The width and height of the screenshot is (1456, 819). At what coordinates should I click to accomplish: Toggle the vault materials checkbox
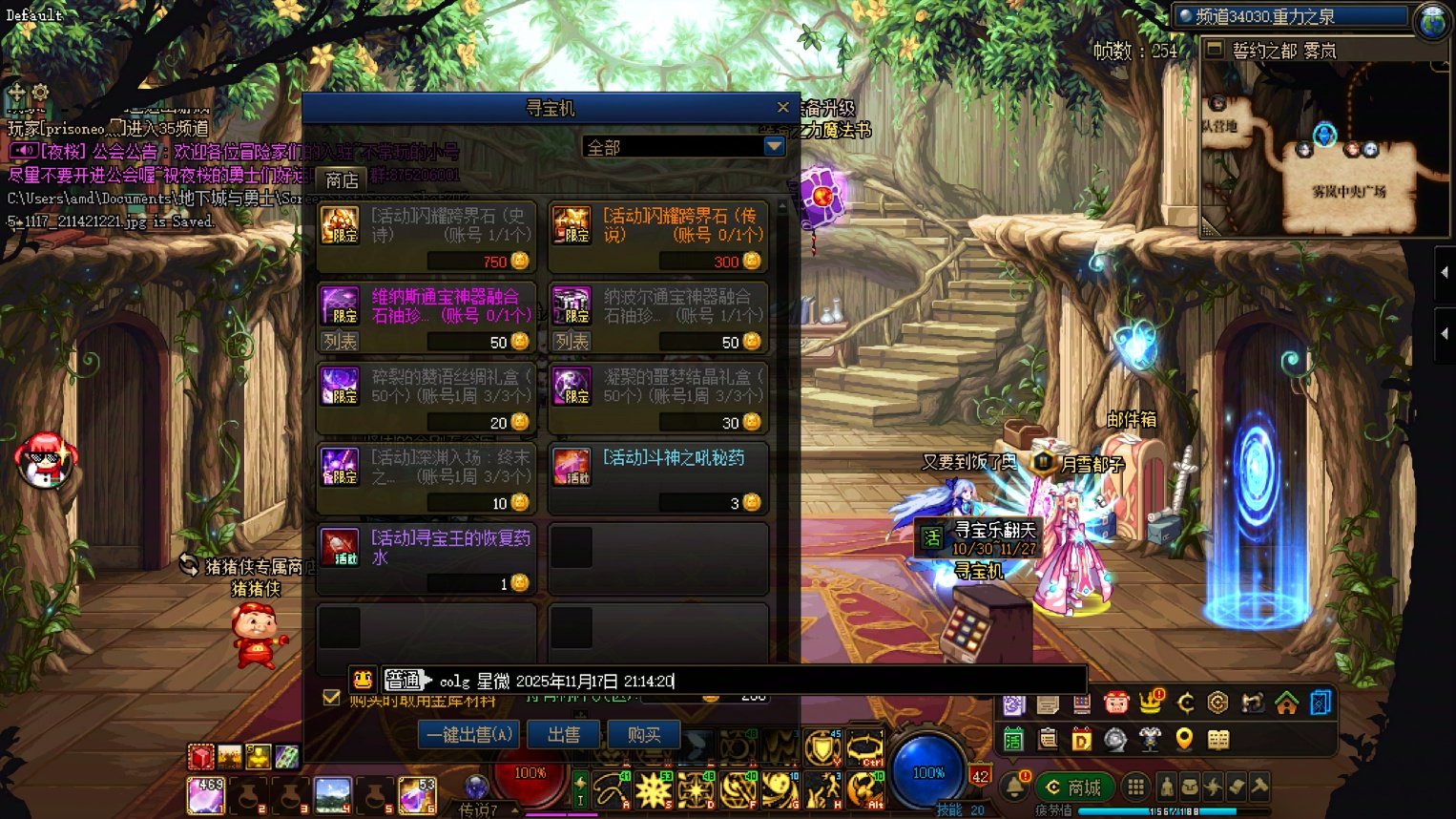point(331,697)
